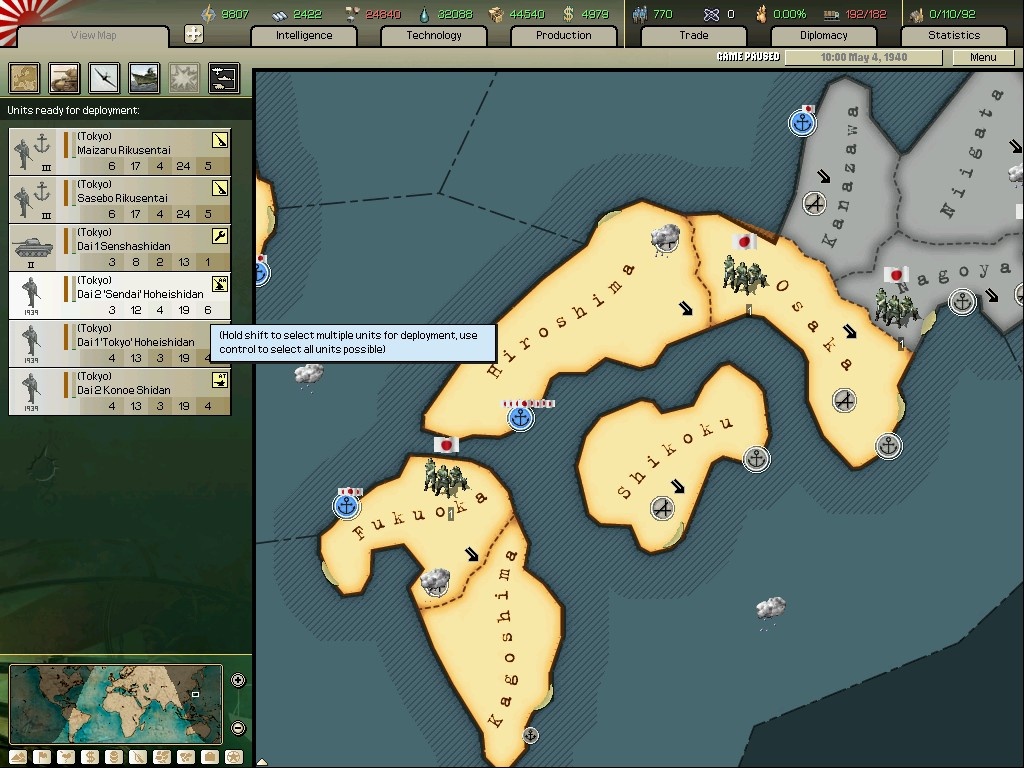The image size is (1024, 768).
Task: Zoom in the map with plus button
Action: coord(238,681)
